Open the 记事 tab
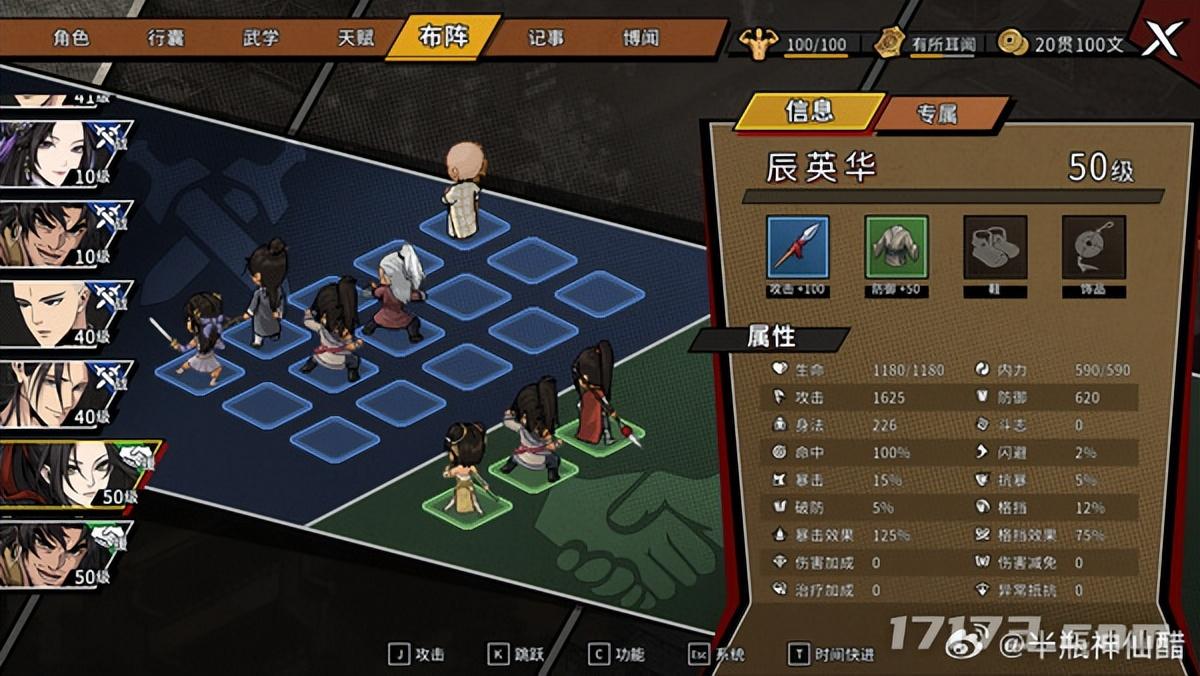 [x=546, y=38]
